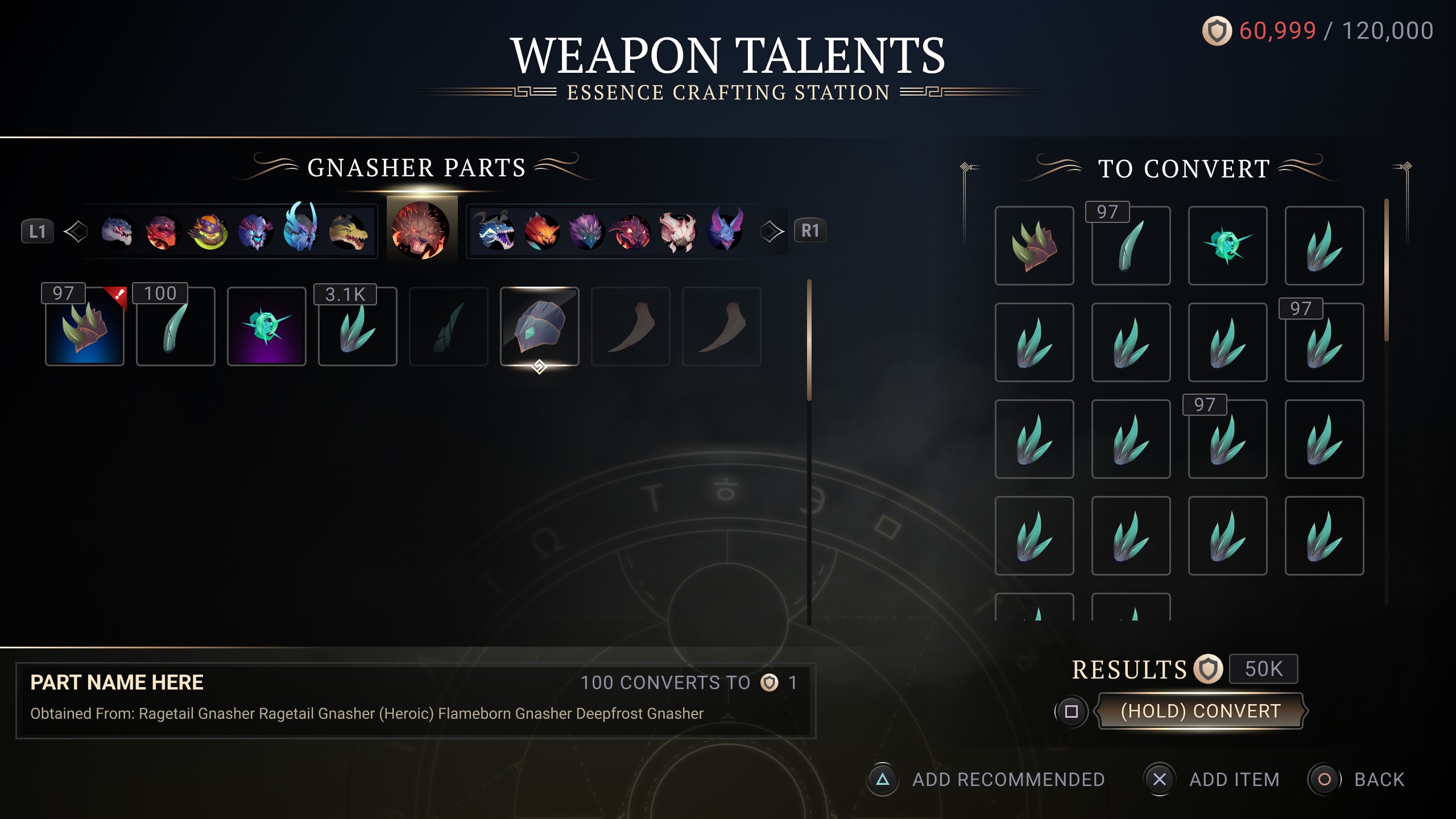Select the teal spiked orb on purple background
Viewport: 1456px width, 819px height.
point(267,326)
